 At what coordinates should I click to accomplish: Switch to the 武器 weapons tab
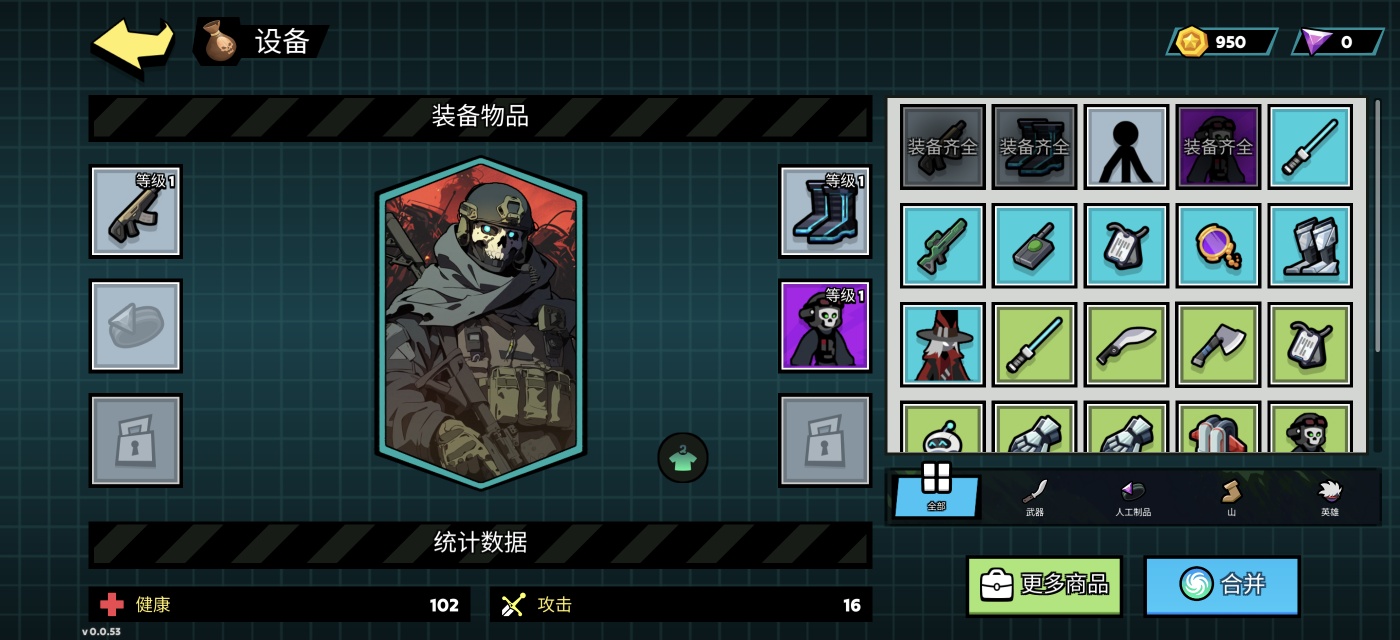[x=1035, y=496]
